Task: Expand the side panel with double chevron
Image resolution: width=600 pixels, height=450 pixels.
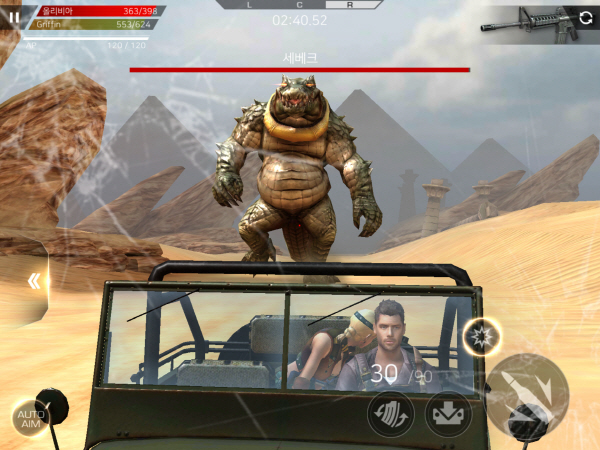Action: coord(35,281)
